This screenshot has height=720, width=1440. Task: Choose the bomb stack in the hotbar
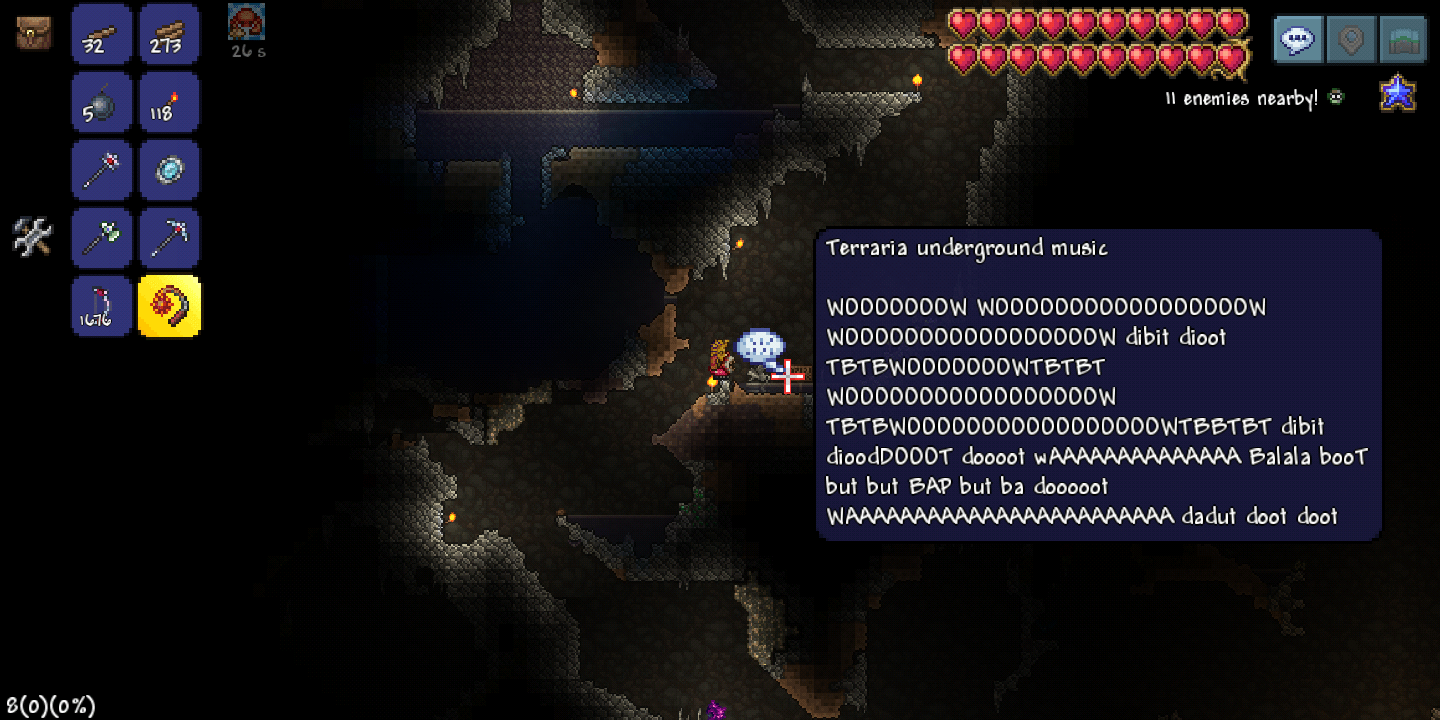[x=101, y=102]
